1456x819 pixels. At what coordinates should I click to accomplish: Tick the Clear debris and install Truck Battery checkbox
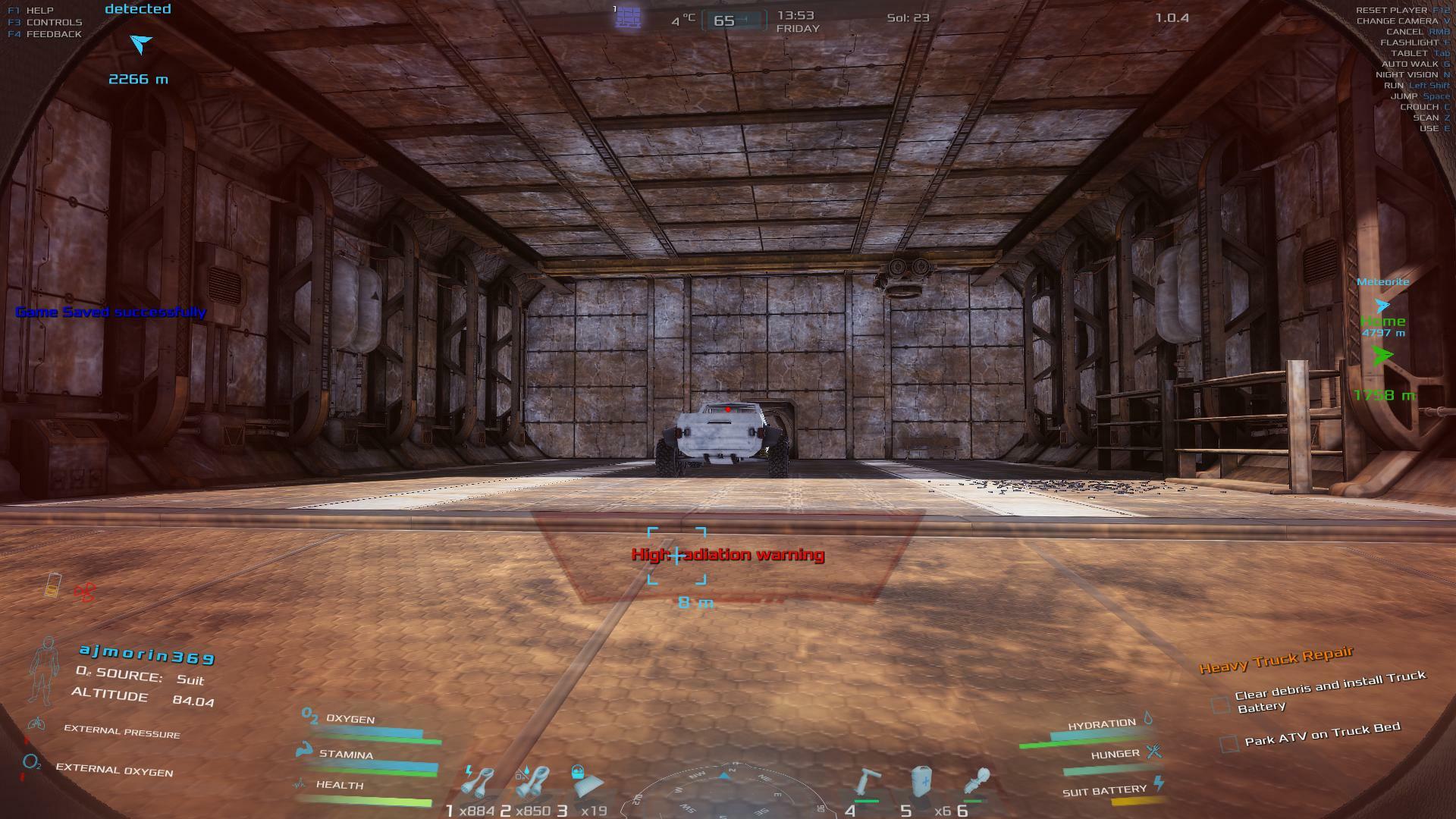1220,704
